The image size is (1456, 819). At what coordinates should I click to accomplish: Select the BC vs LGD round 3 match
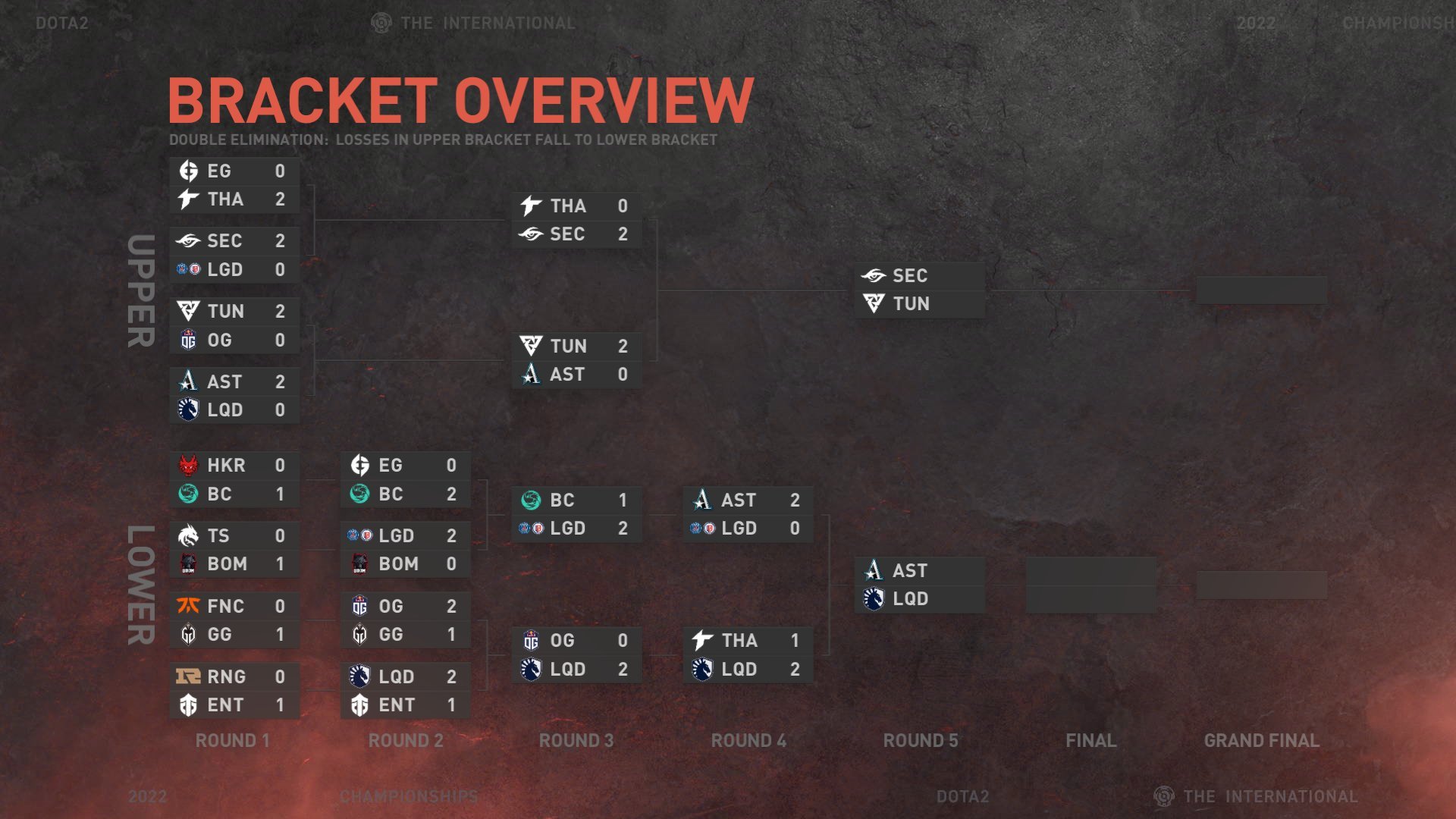pos(576,514)
